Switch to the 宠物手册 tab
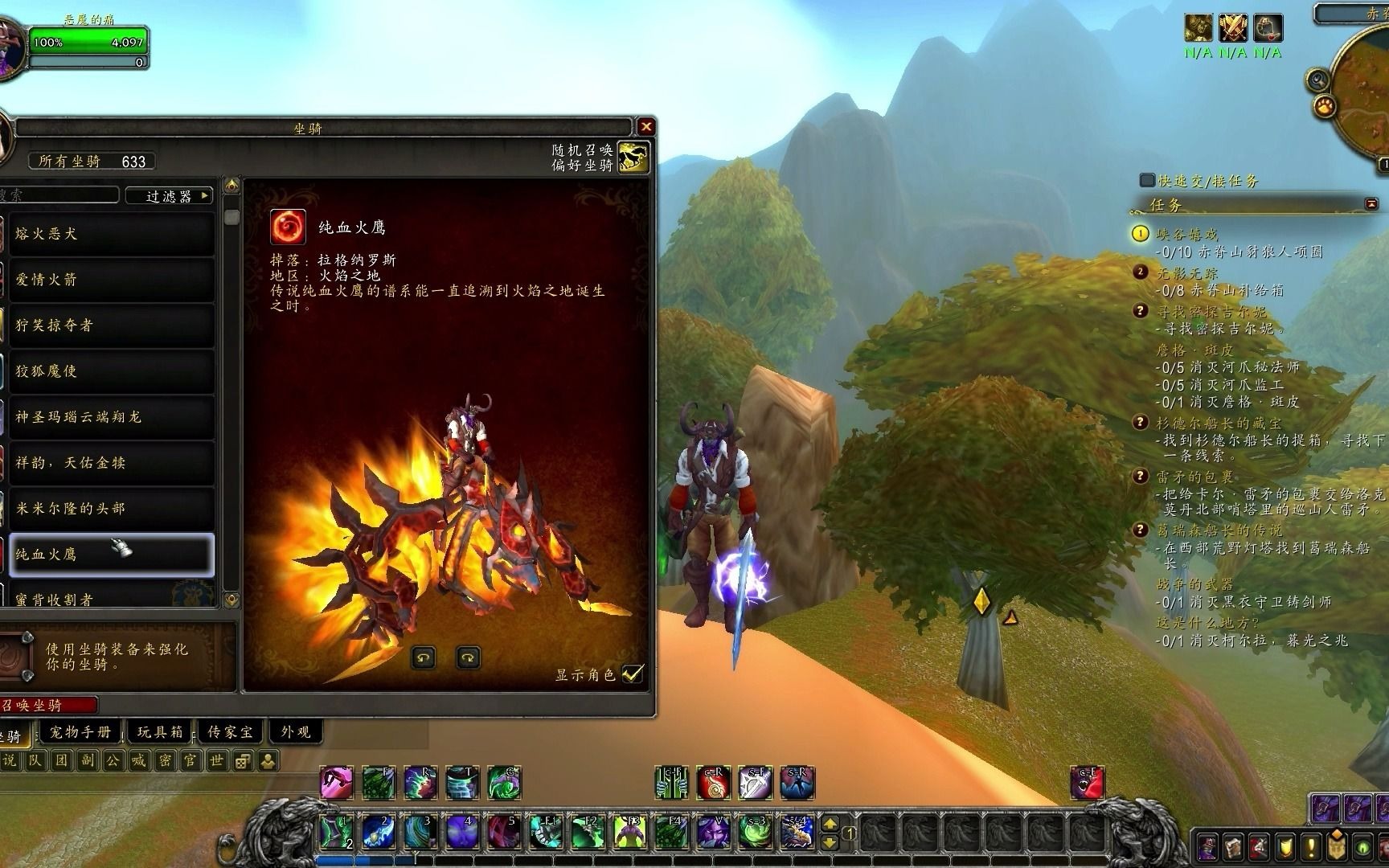The width and height of the screenshot is (1389, 868). point(80,732)
